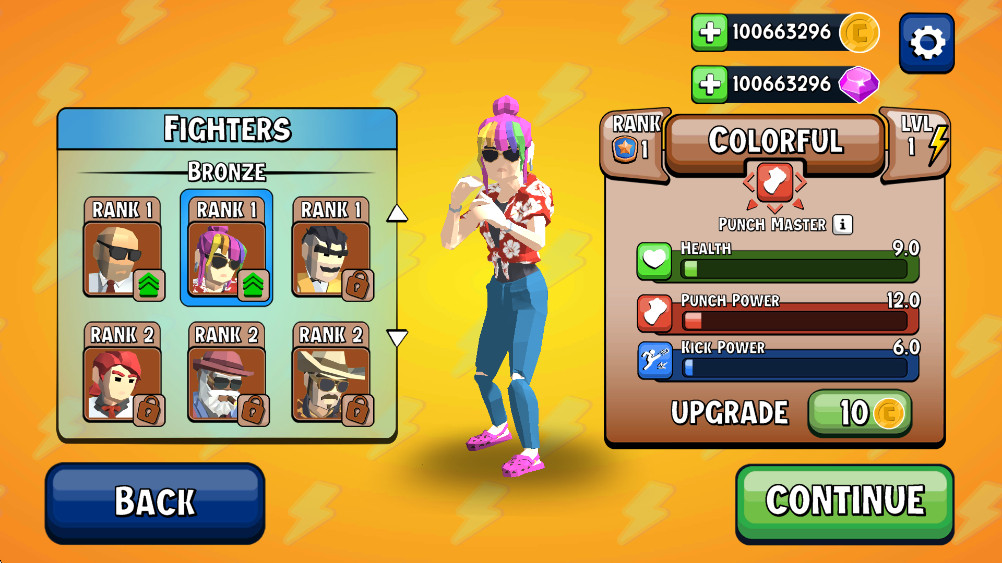Hit the green Continue button
The width and height of the screenshot is (1002, 563).
pyautogui.click(x=845, y=500)
